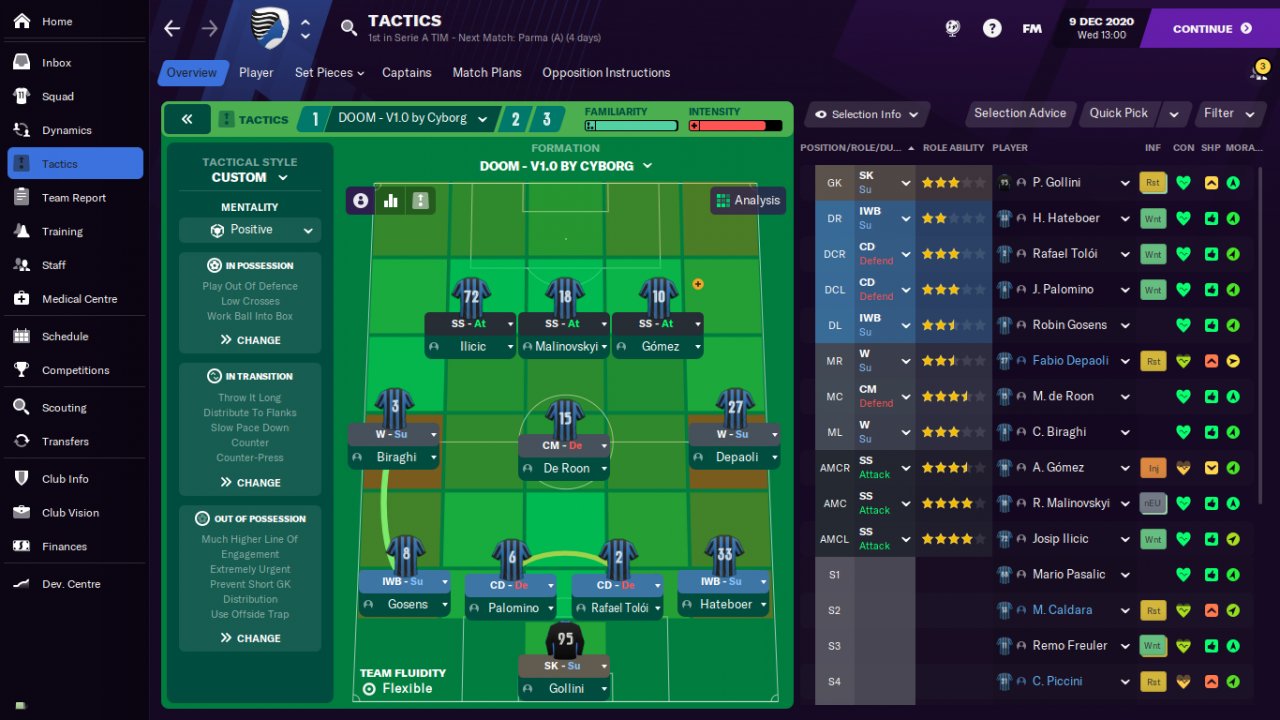Click the Quick Pick button
This screenshot has height=720, width=1280.
[x=1118, y=113]
